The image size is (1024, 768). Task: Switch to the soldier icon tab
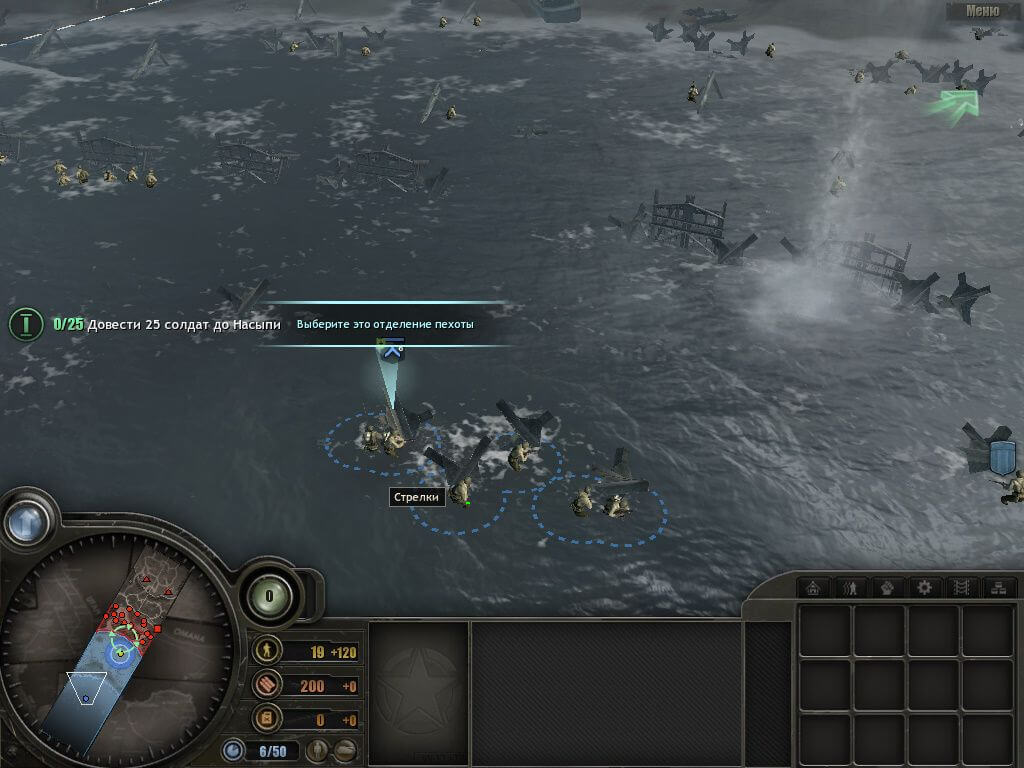tap(851, 587)
